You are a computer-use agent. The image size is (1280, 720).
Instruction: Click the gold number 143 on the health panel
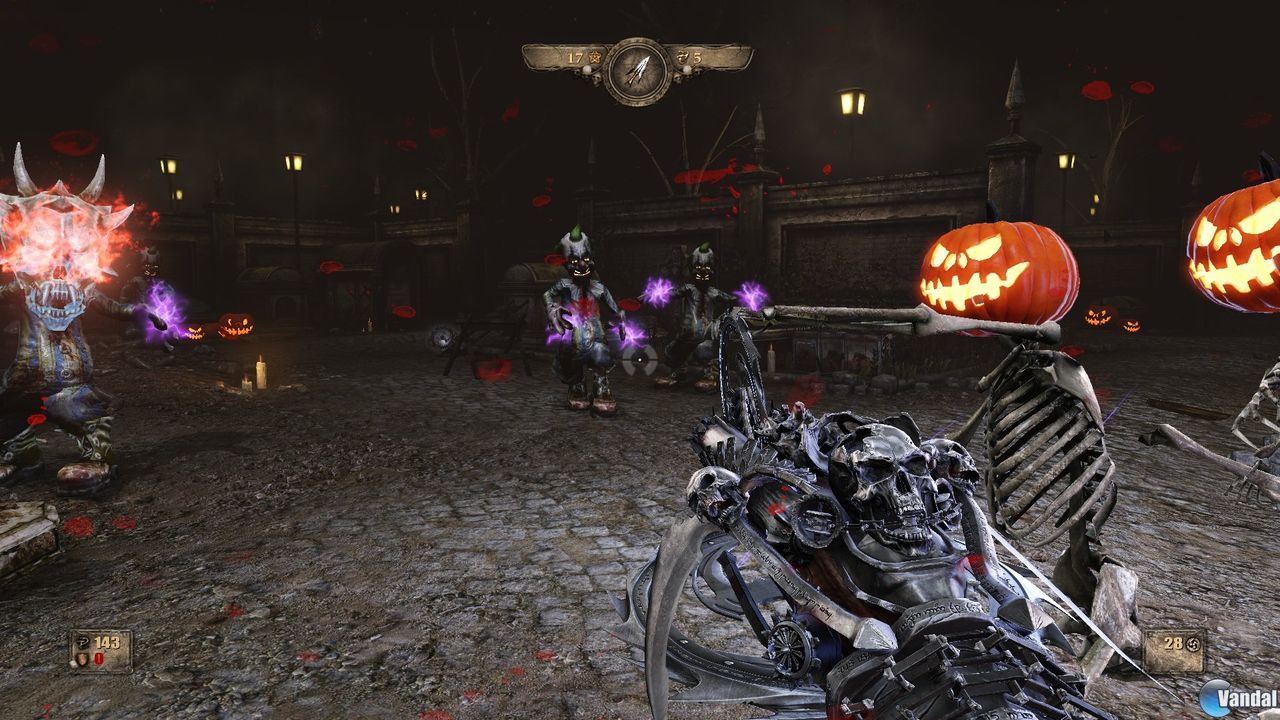coord(107,641)
